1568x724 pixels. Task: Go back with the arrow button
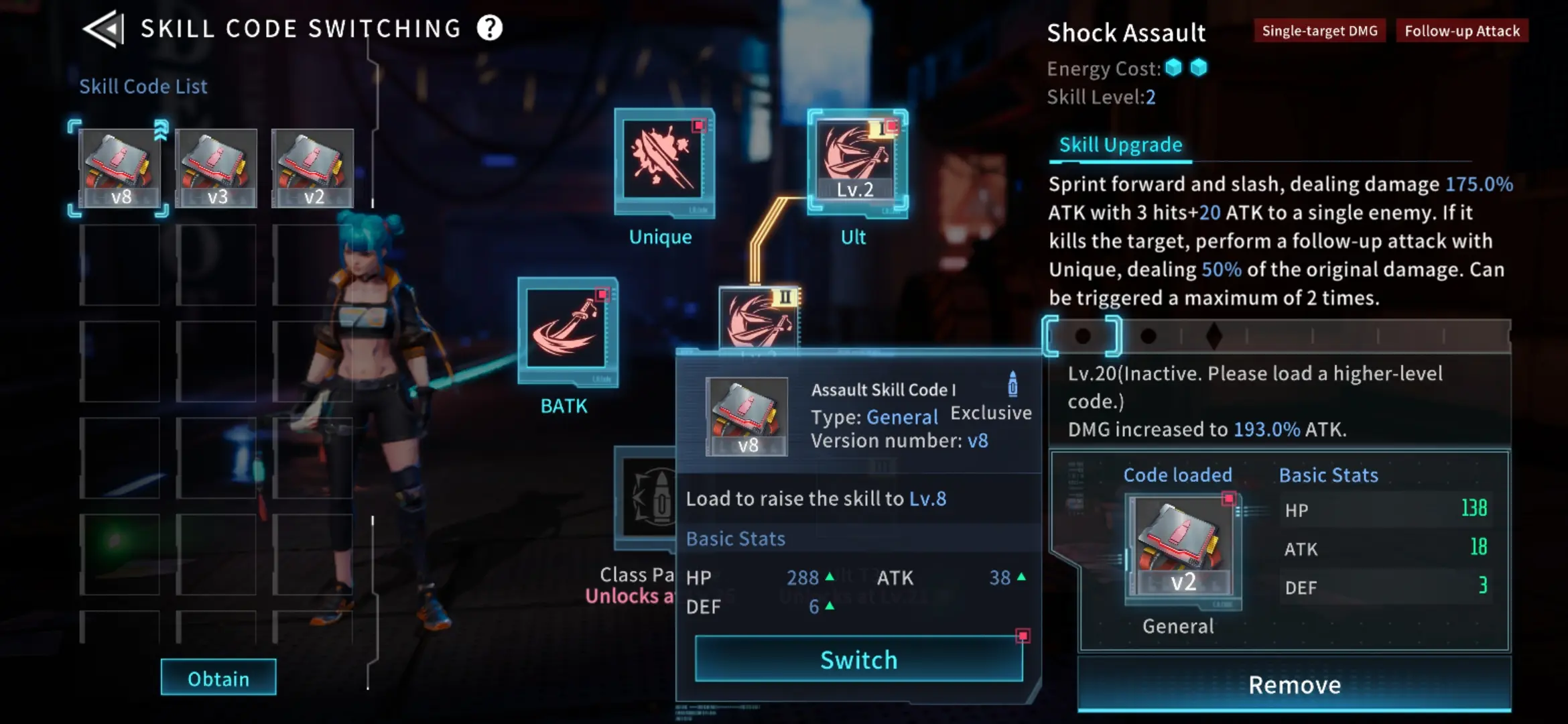coord(104,29)
